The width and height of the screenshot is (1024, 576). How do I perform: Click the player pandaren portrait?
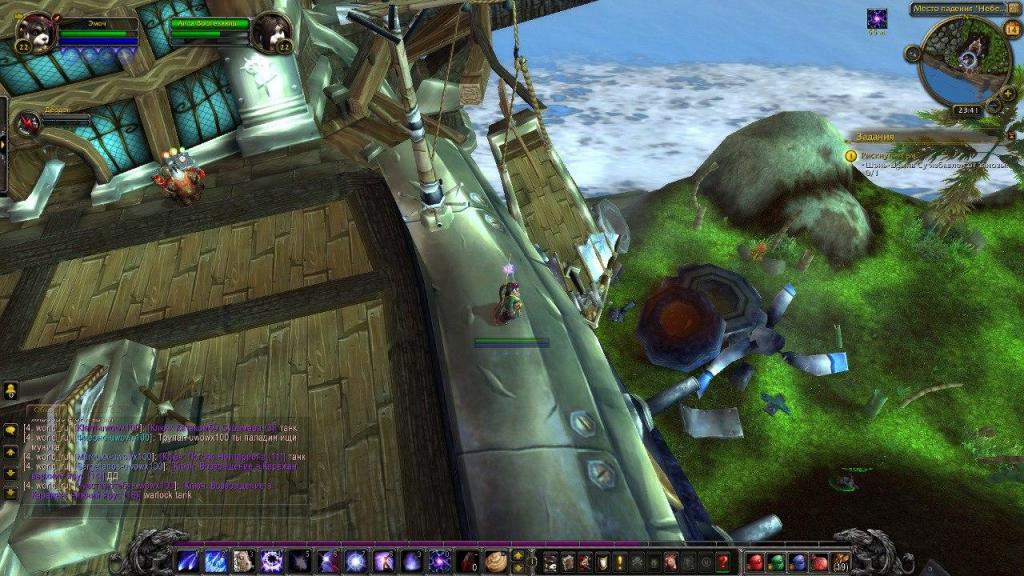[x=35, y=32]
